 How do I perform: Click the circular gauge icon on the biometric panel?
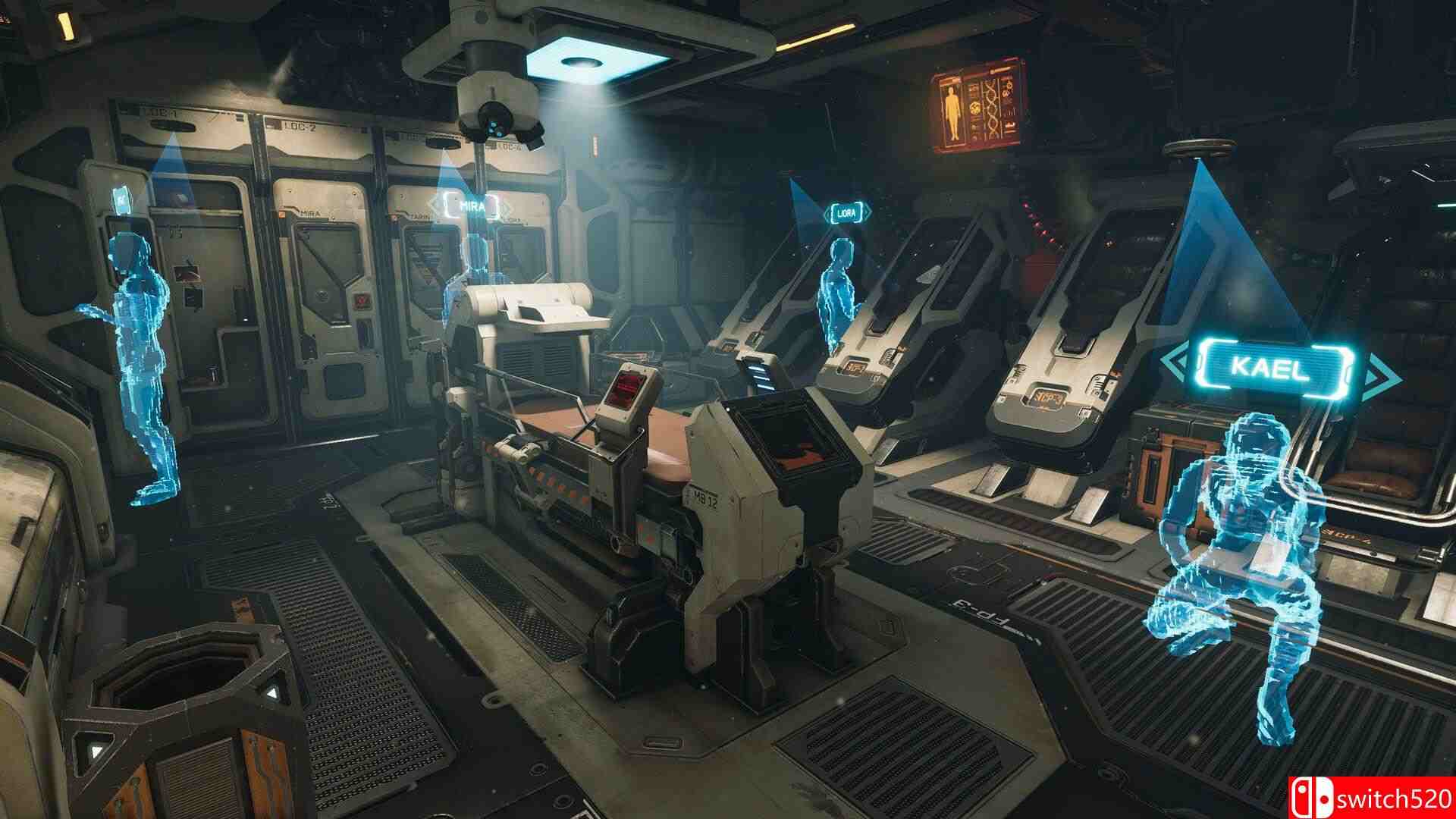pyautogui.click(x=974, y=108)
